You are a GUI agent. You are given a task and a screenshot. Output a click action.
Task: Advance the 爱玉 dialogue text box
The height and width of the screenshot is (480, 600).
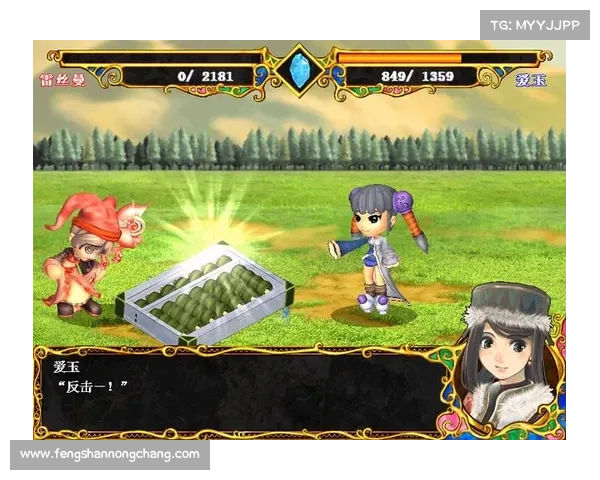coord(238,391)
